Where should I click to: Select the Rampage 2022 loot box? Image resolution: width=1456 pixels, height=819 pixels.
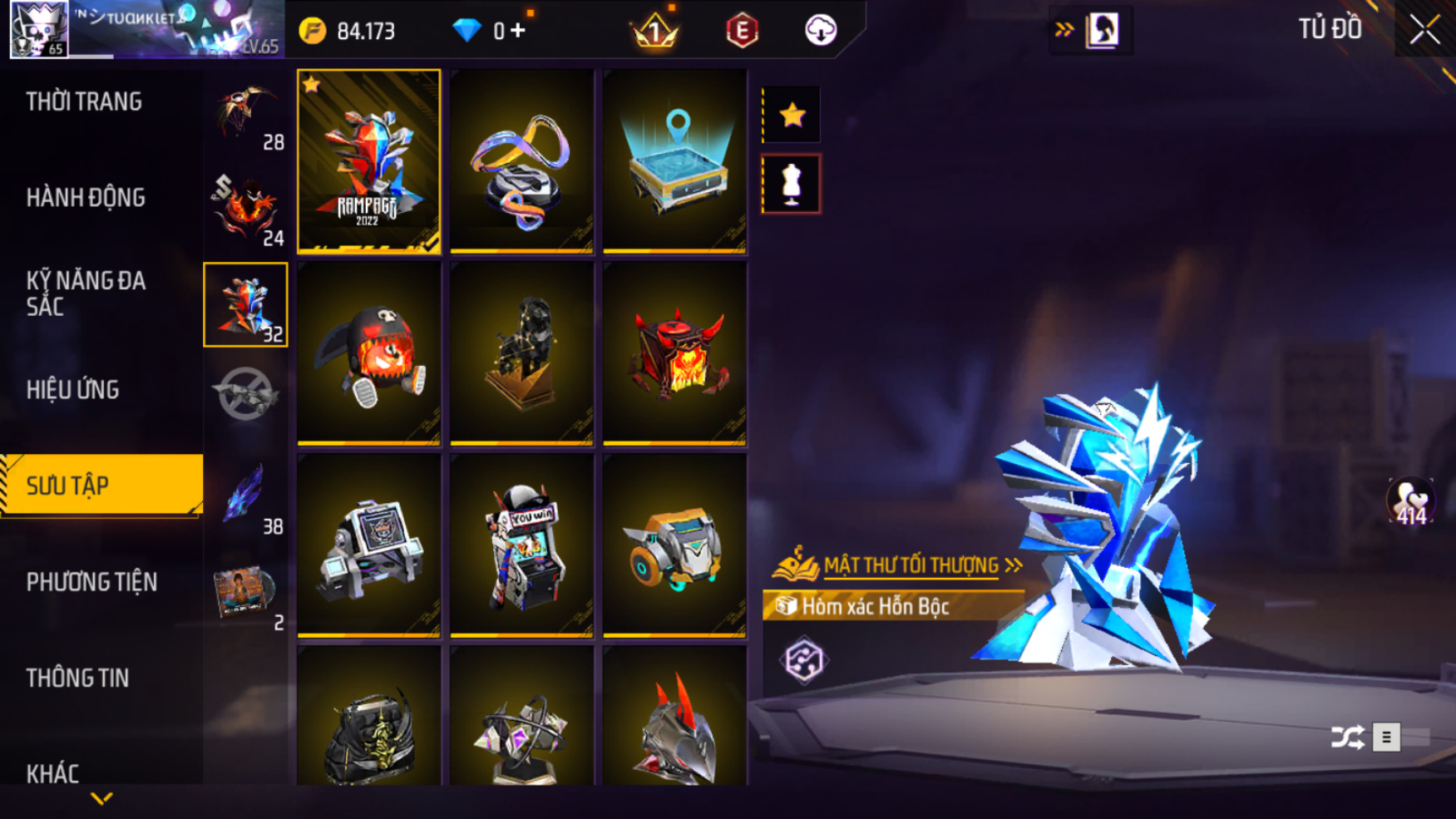click(368, 160)
